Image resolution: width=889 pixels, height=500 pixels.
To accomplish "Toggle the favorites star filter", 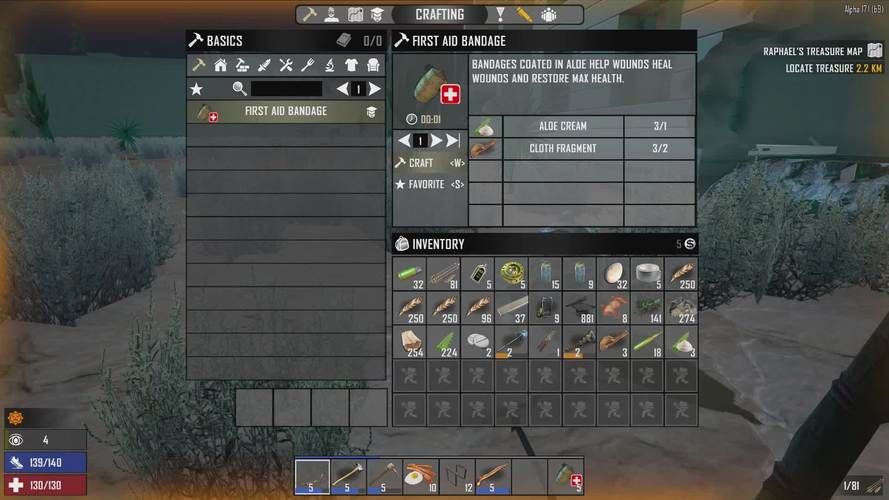I will (197, 89).
